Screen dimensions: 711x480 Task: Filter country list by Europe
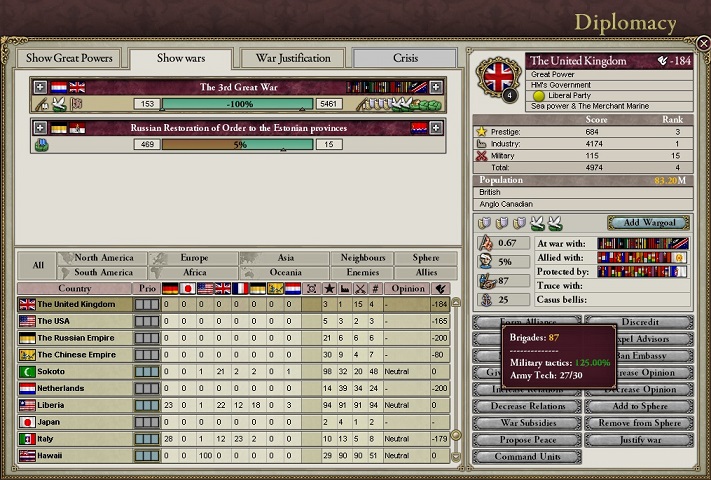coord(193,258)
